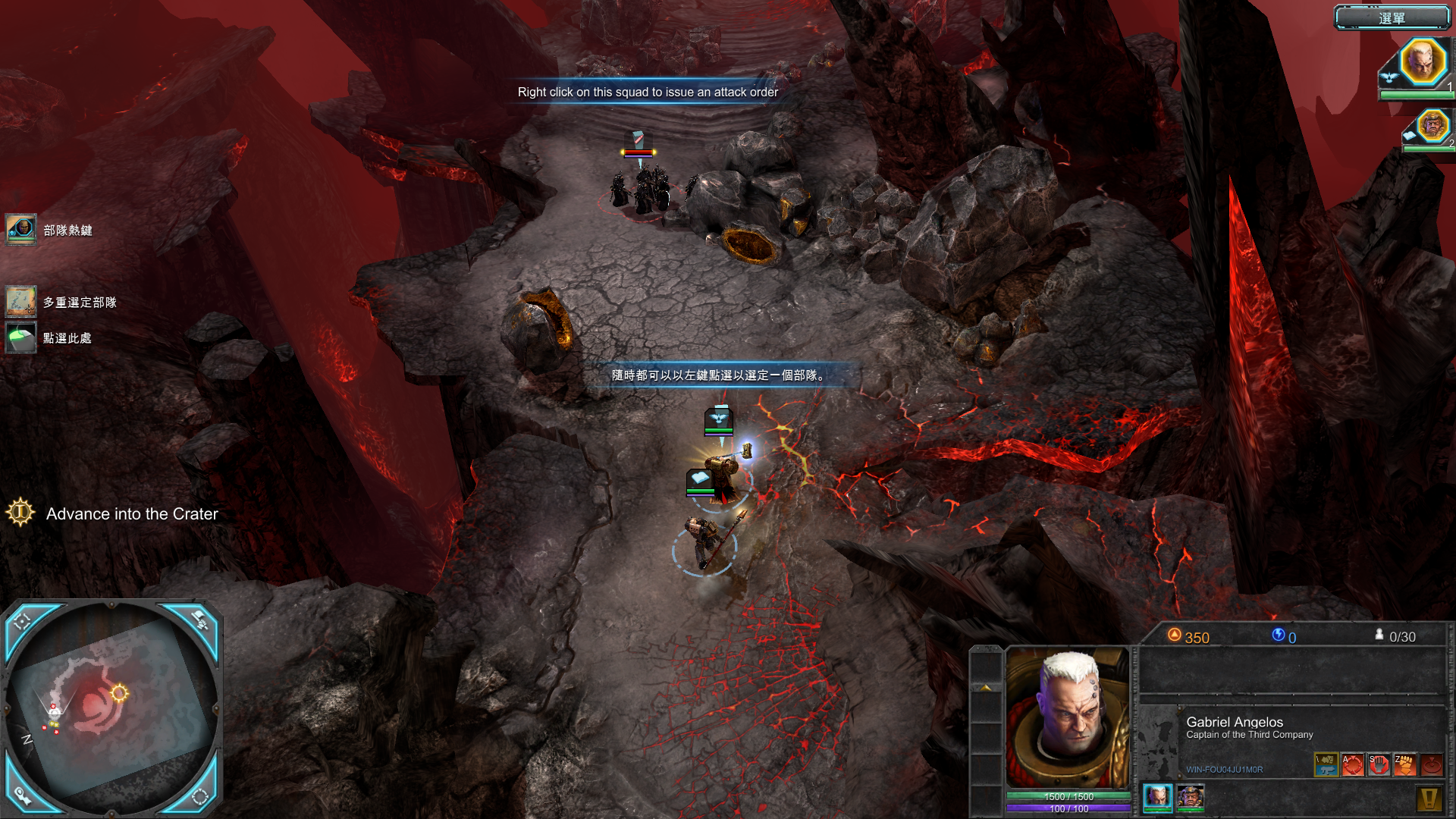Click the minimap's bottom-right rotate circle button

(200, 796)
